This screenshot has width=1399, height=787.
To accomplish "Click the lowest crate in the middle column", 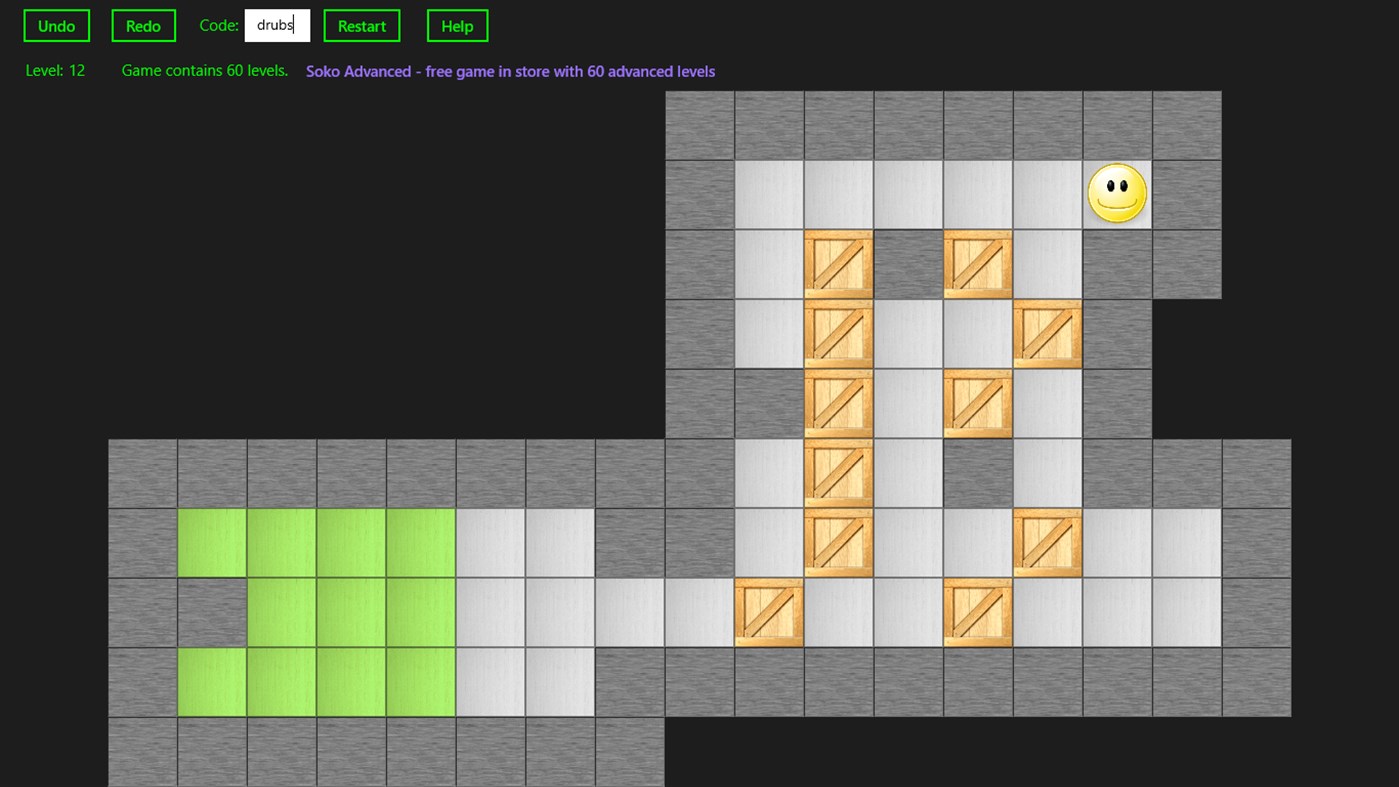I will [838, 543].
